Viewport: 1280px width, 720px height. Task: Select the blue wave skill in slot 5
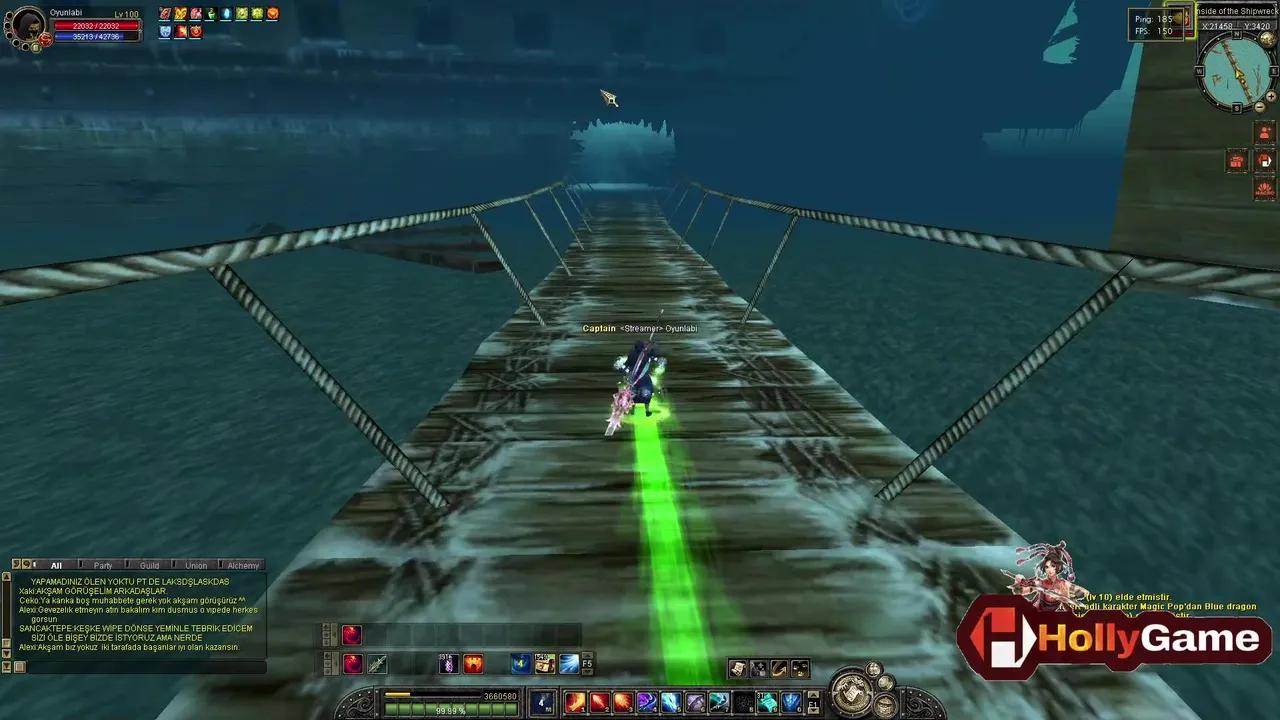[x=671, y=701]
